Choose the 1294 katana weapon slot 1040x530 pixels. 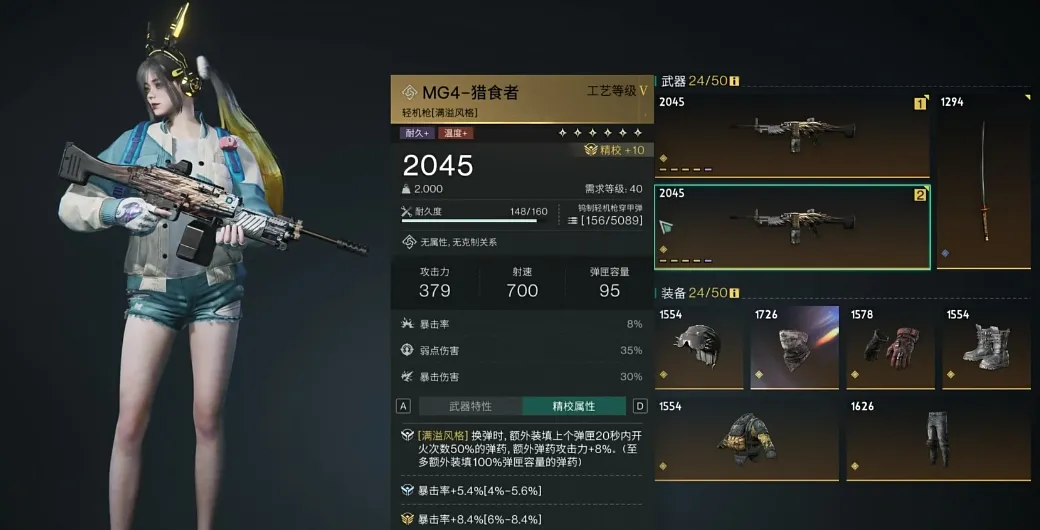pyautogui.click(x=984, y=180)
